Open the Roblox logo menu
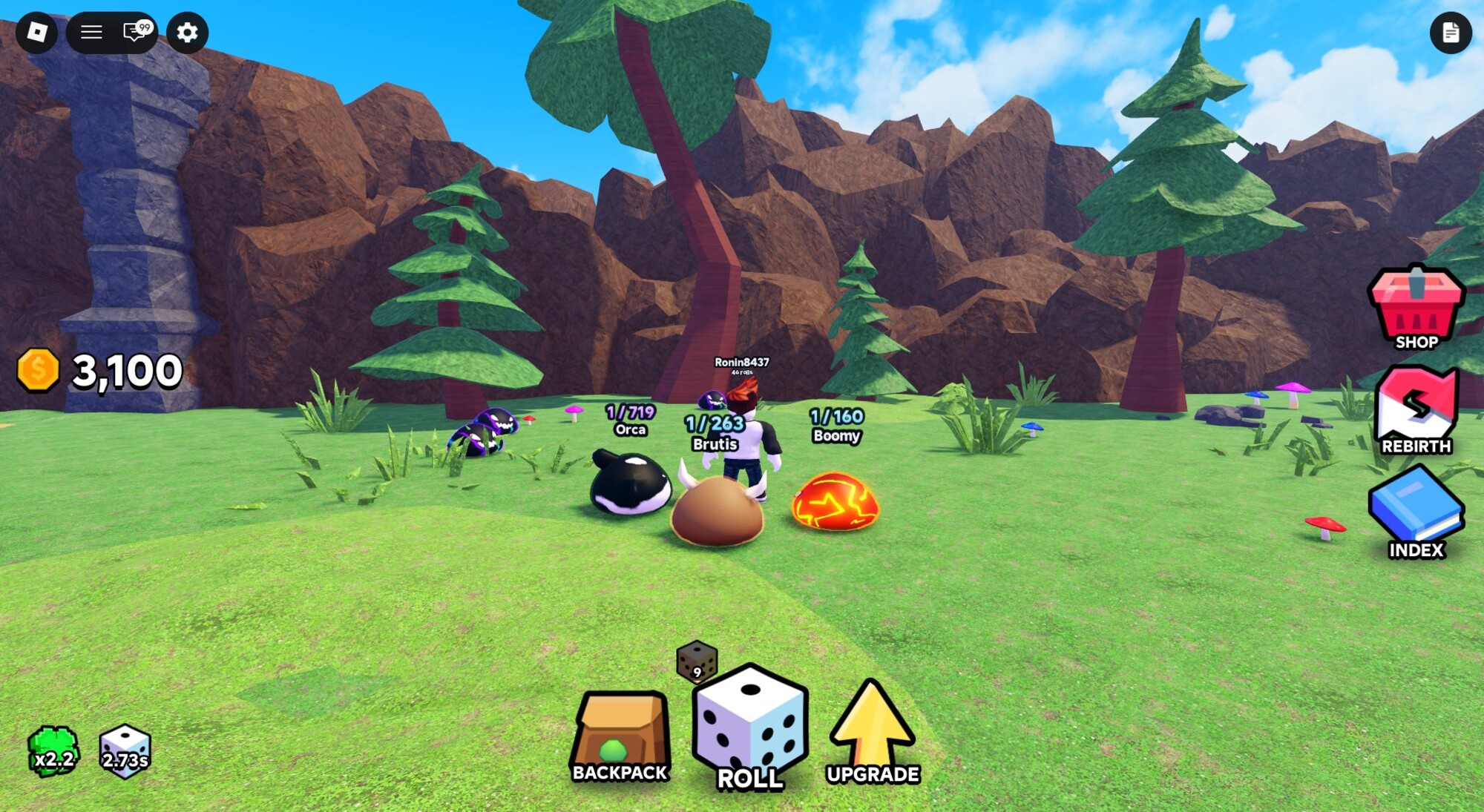The height and width of the screenshot is (812, 1484). point(36,32)
